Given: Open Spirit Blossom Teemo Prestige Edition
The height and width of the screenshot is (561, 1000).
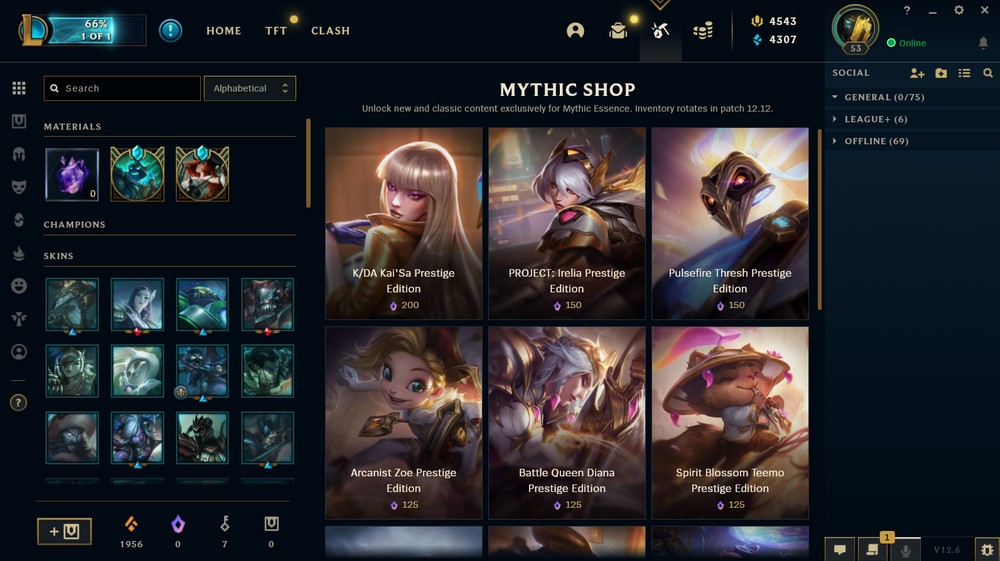Looking at the screenshot, I should [x=730, y=422].
